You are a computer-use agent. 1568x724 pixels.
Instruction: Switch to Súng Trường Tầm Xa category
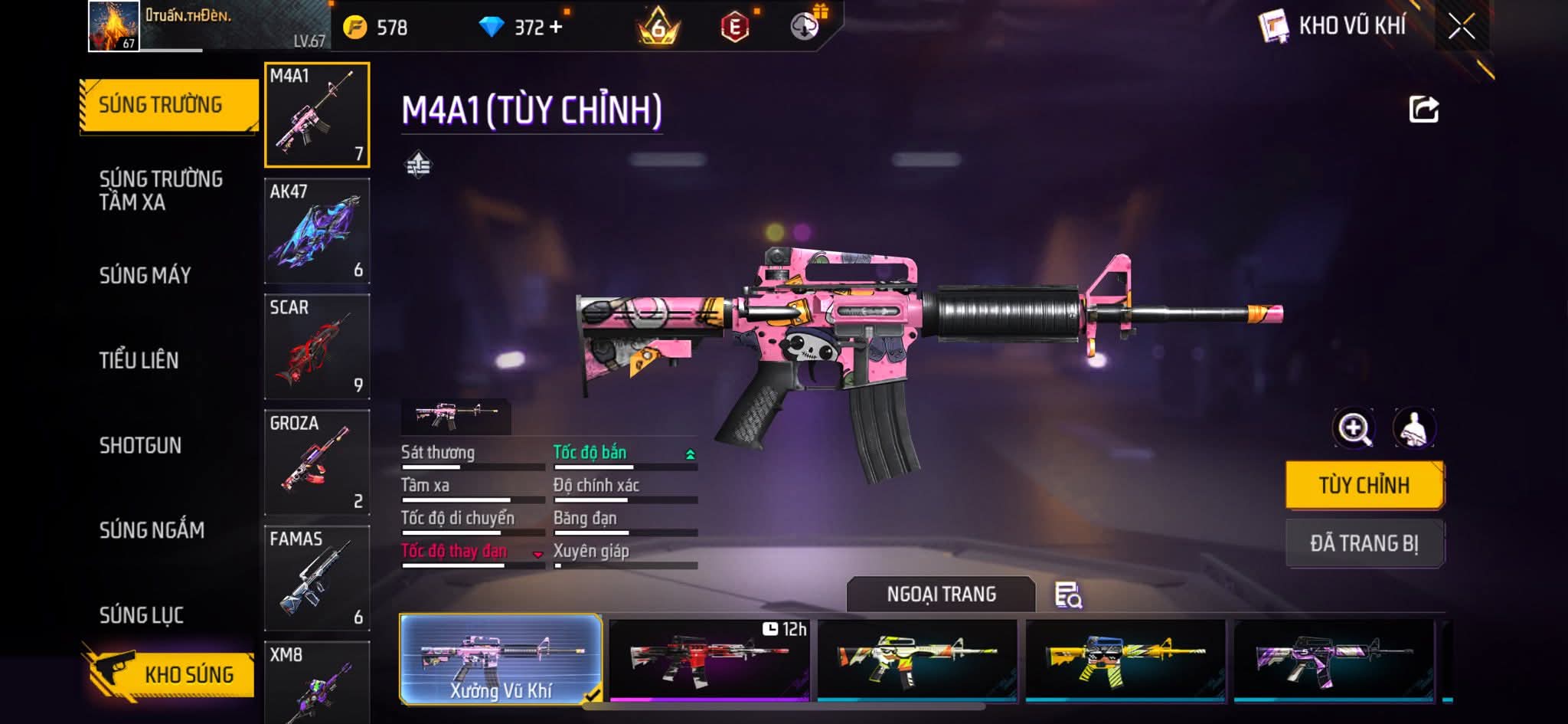click(161, 190)
